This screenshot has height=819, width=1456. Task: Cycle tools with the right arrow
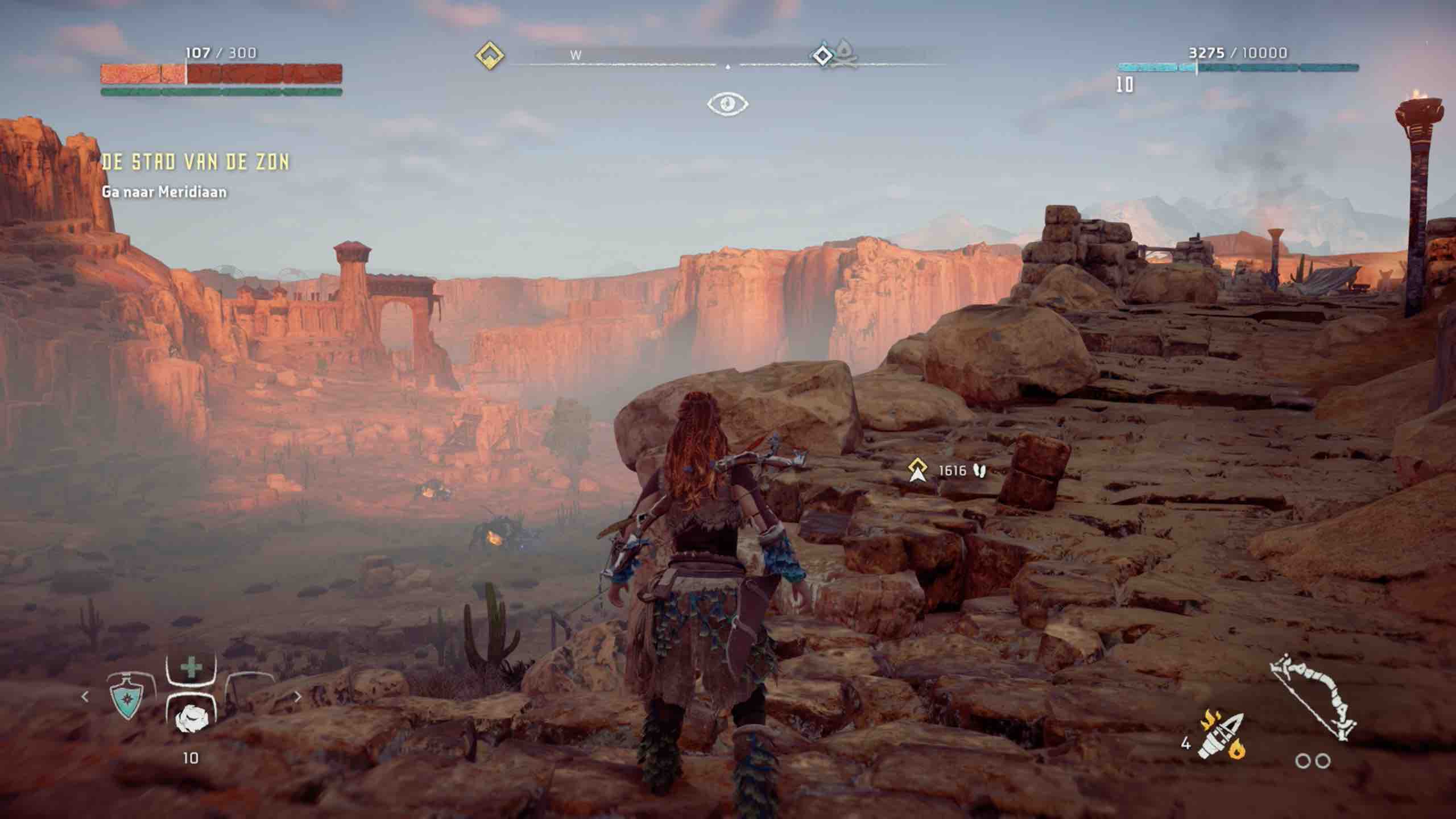tap(297, 696)
